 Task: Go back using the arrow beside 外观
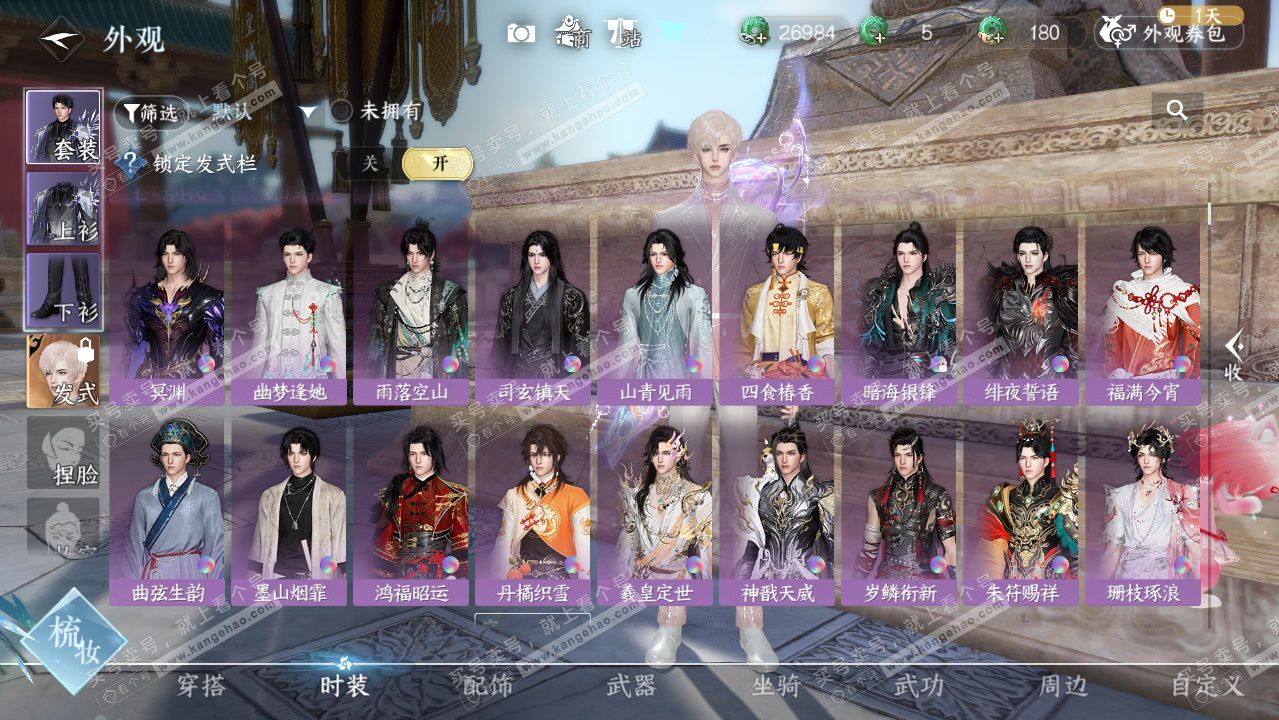[x=62, y=40]
